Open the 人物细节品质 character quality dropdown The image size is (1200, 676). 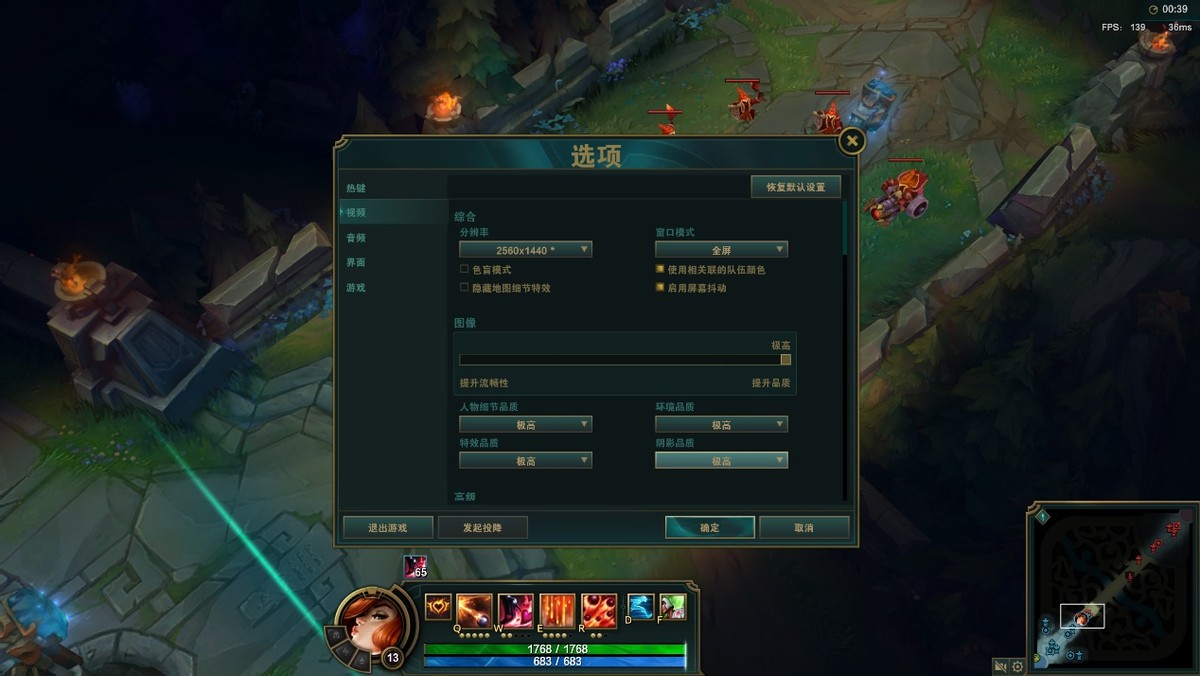click(526, 425)
